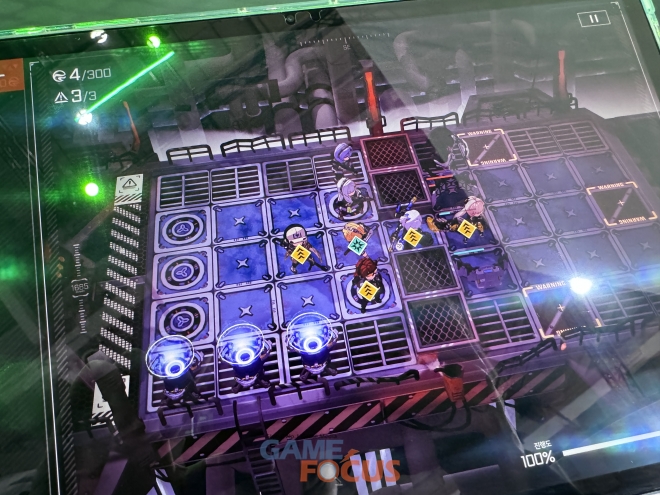Tap the teal skill icon on the blonde operator
Viewport: 660px width, 495px height.
click(357, 244)
